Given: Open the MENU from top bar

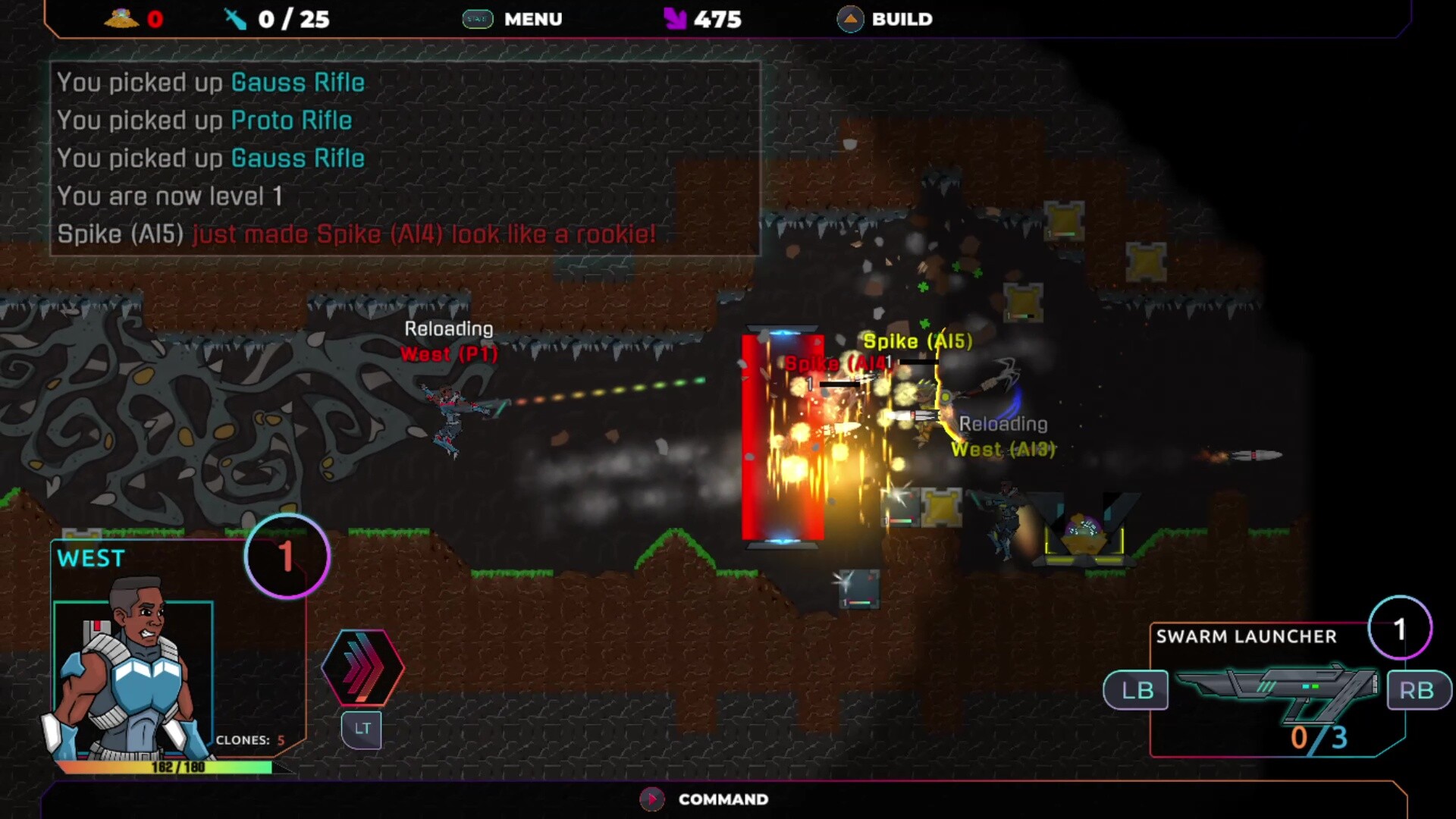Looking at the screenshot, I should (533, 19).
